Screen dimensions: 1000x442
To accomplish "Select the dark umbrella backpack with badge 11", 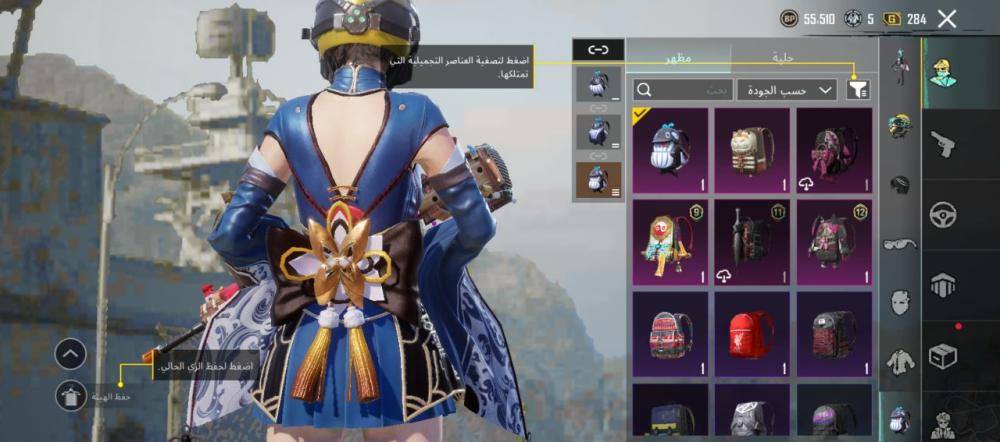I will click(752, 243).
